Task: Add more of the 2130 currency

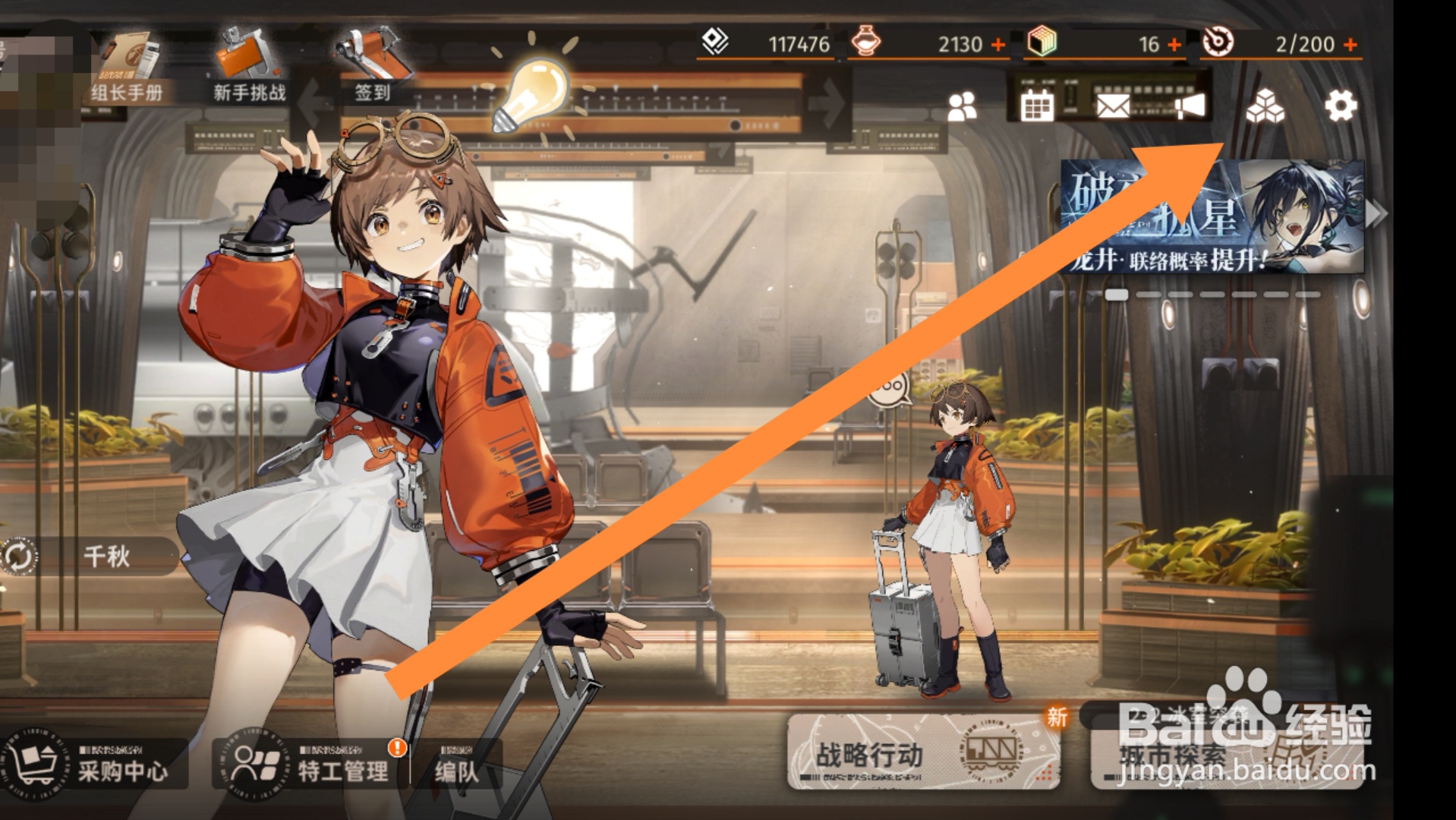Action: [x=998, y=45]
